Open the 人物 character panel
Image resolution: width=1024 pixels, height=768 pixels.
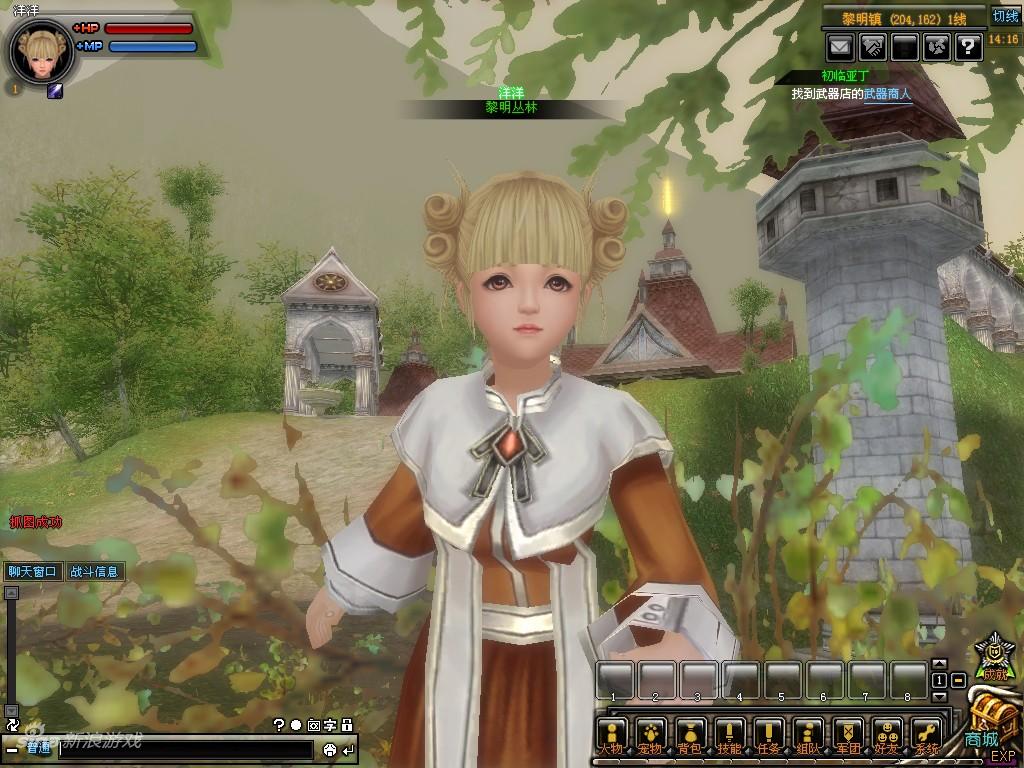(612, 735)
